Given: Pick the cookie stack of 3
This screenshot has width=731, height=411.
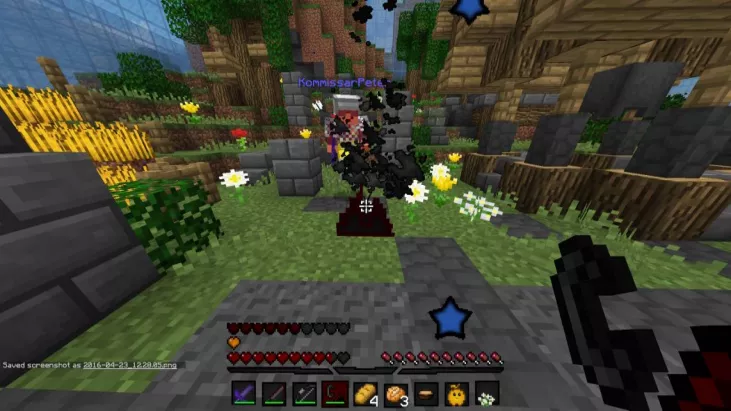Looking at the screenshot, I should coord(396,393).
